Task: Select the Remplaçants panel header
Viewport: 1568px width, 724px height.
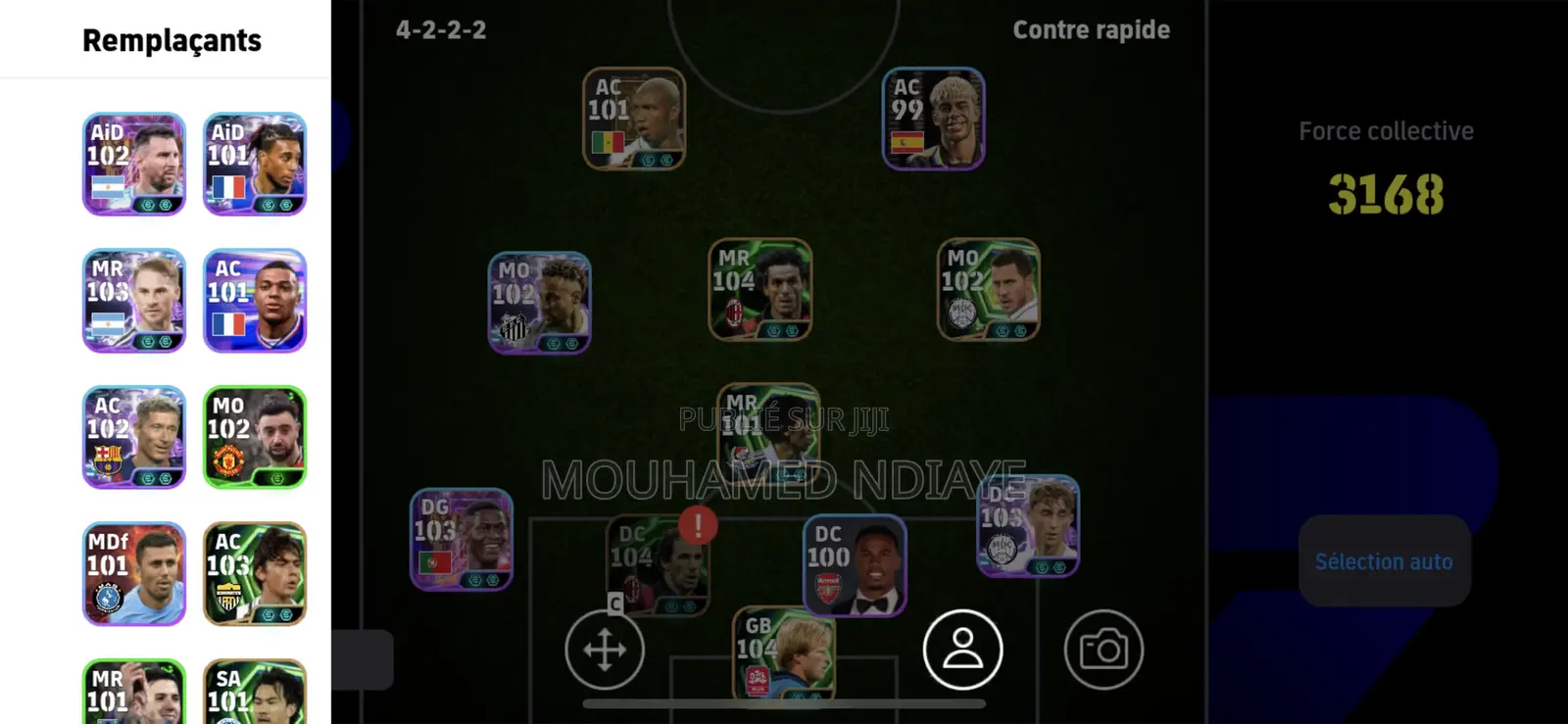Action: pos(171,40)
